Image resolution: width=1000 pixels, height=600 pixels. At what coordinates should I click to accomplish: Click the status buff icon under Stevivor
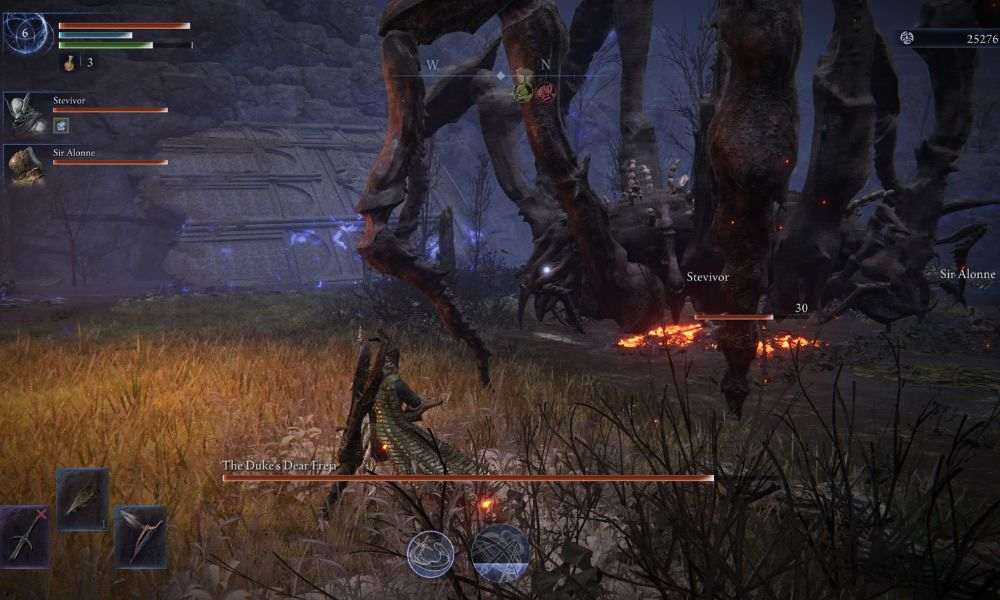(x=60, y=125)
